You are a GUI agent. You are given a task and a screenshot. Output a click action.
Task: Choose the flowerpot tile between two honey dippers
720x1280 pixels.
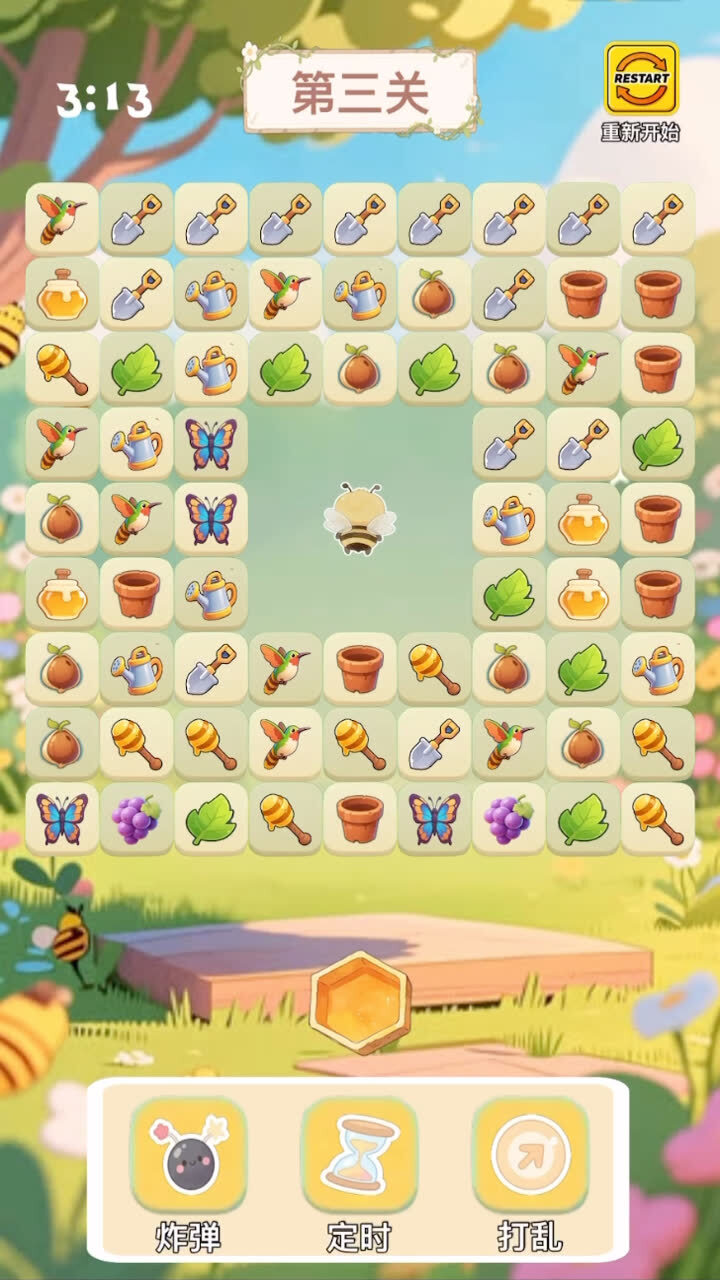click(359, 819)
